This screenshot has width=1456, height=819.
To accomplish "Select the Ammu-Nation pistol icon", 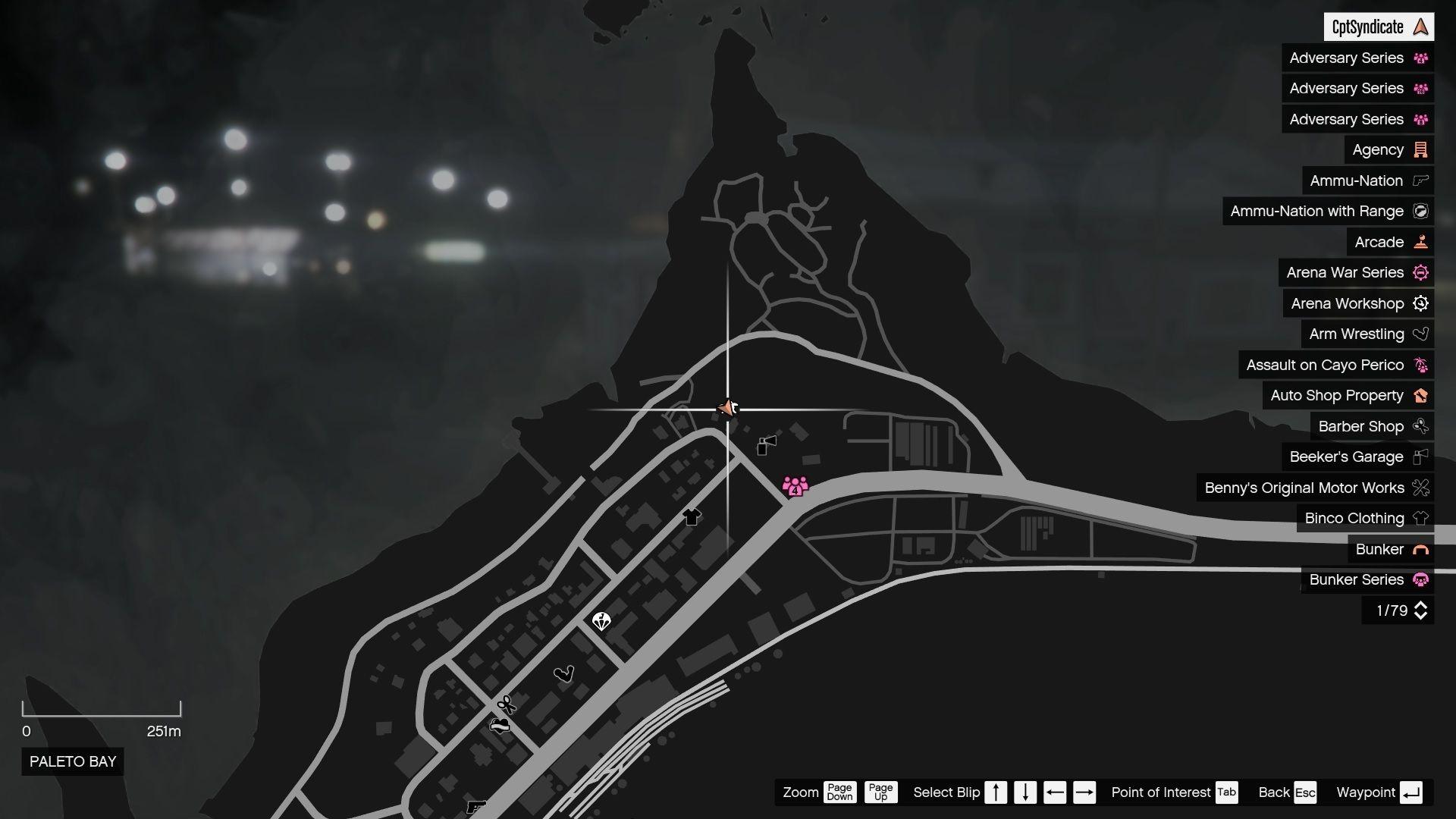I will 1421,180.
